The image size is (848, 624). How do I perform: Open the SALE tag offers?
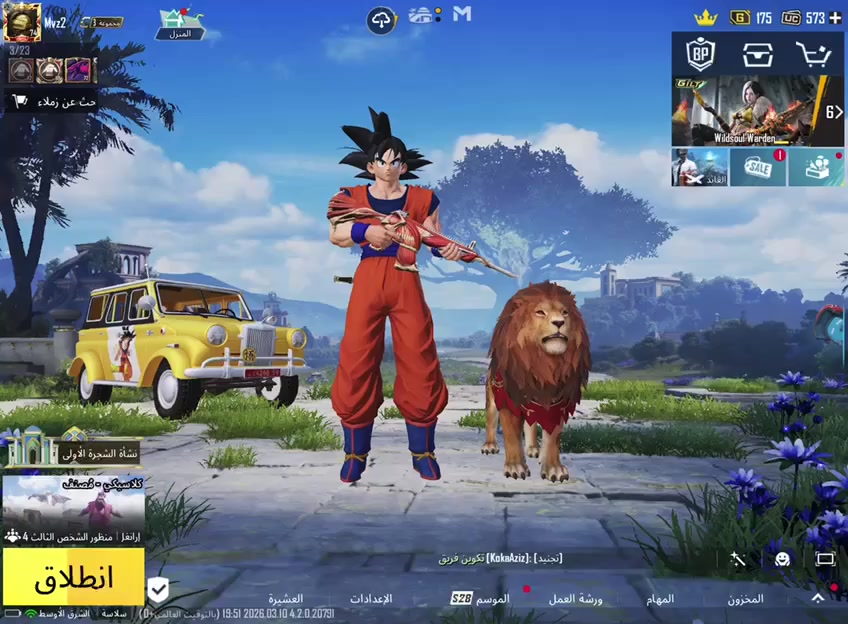(x=757, y=167)
